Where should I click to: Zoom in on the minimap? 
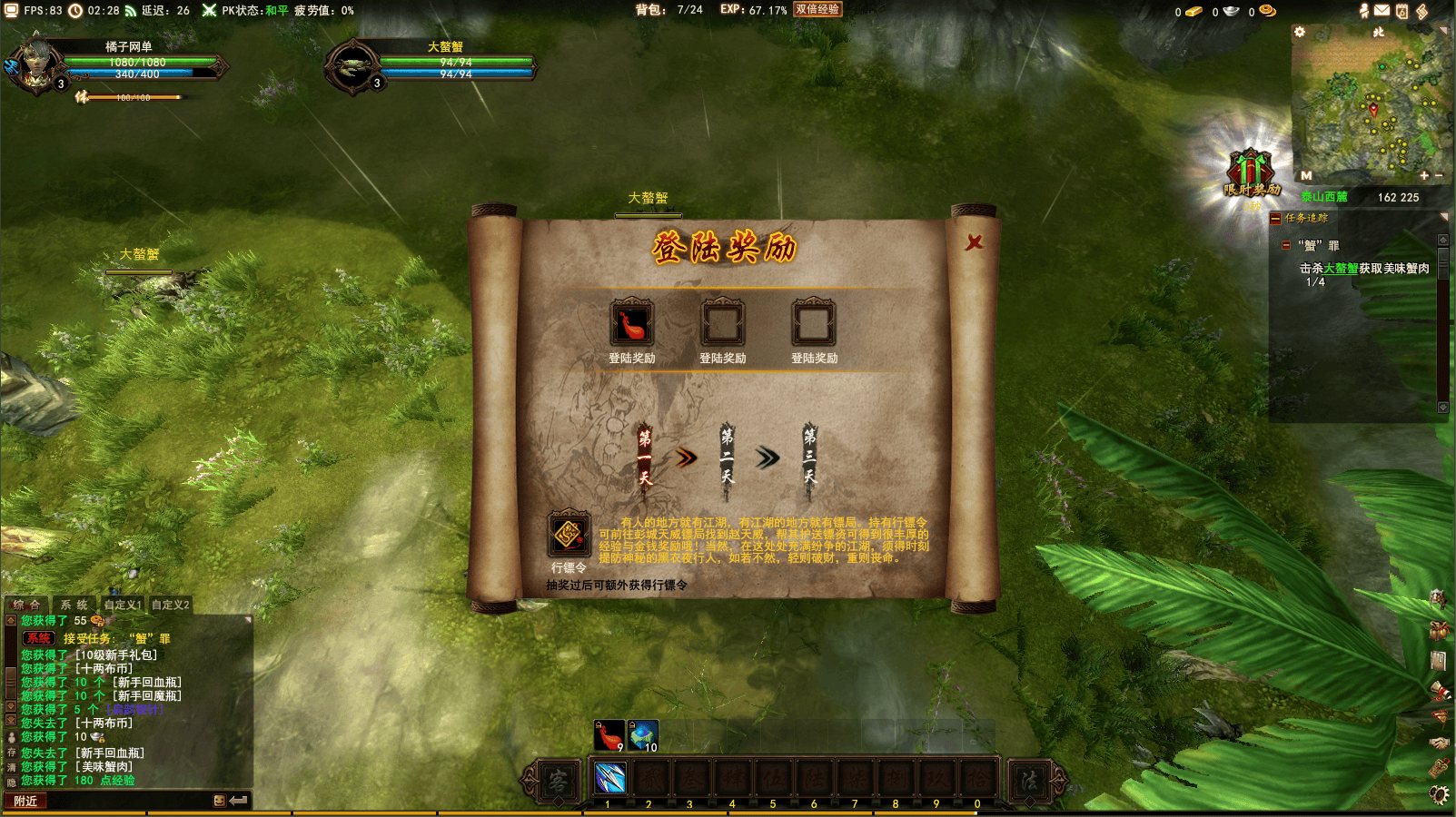1424,175
